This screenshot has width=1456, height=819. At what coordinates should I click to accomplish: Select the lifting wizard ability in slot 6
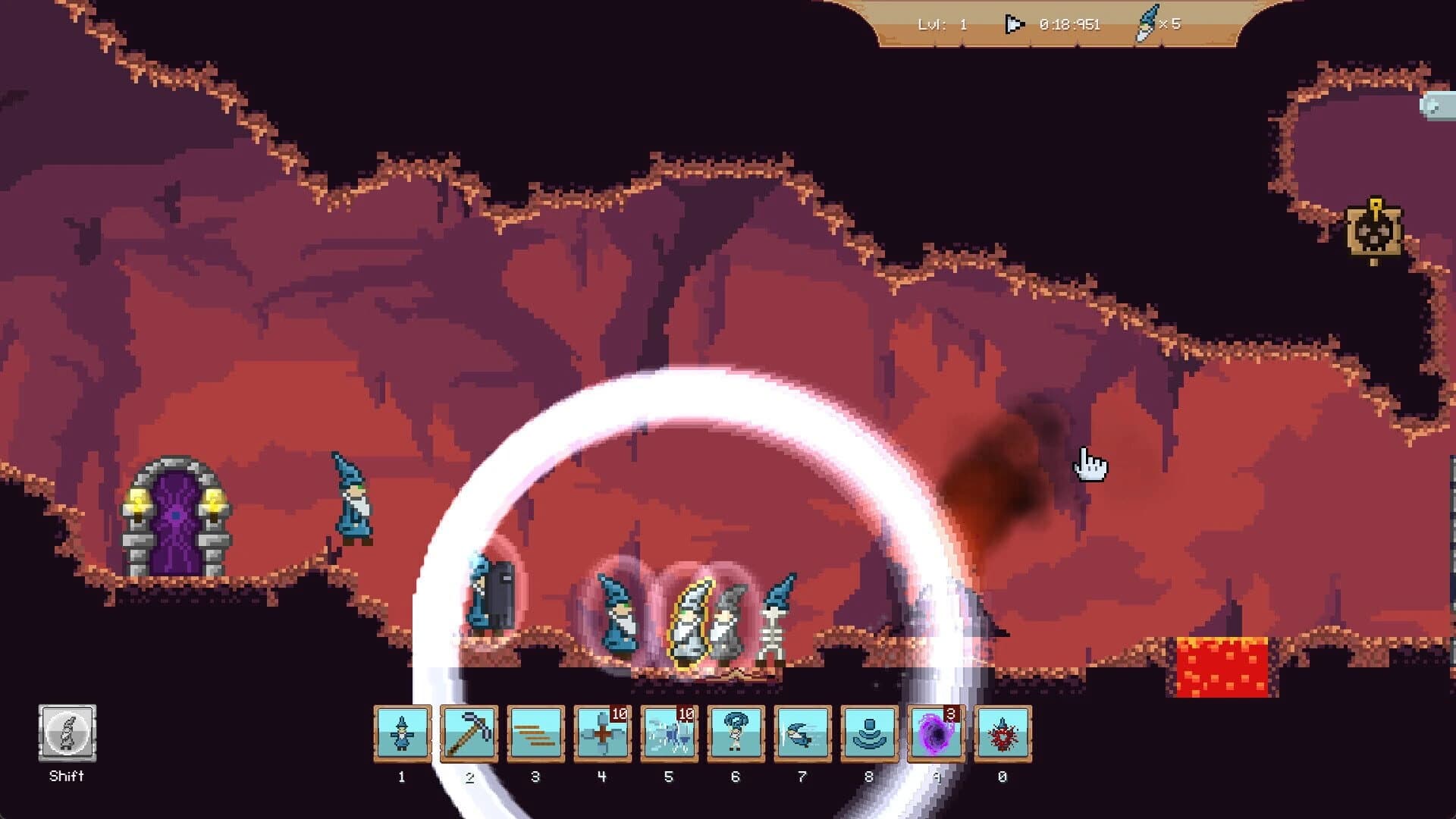[736, 732]
